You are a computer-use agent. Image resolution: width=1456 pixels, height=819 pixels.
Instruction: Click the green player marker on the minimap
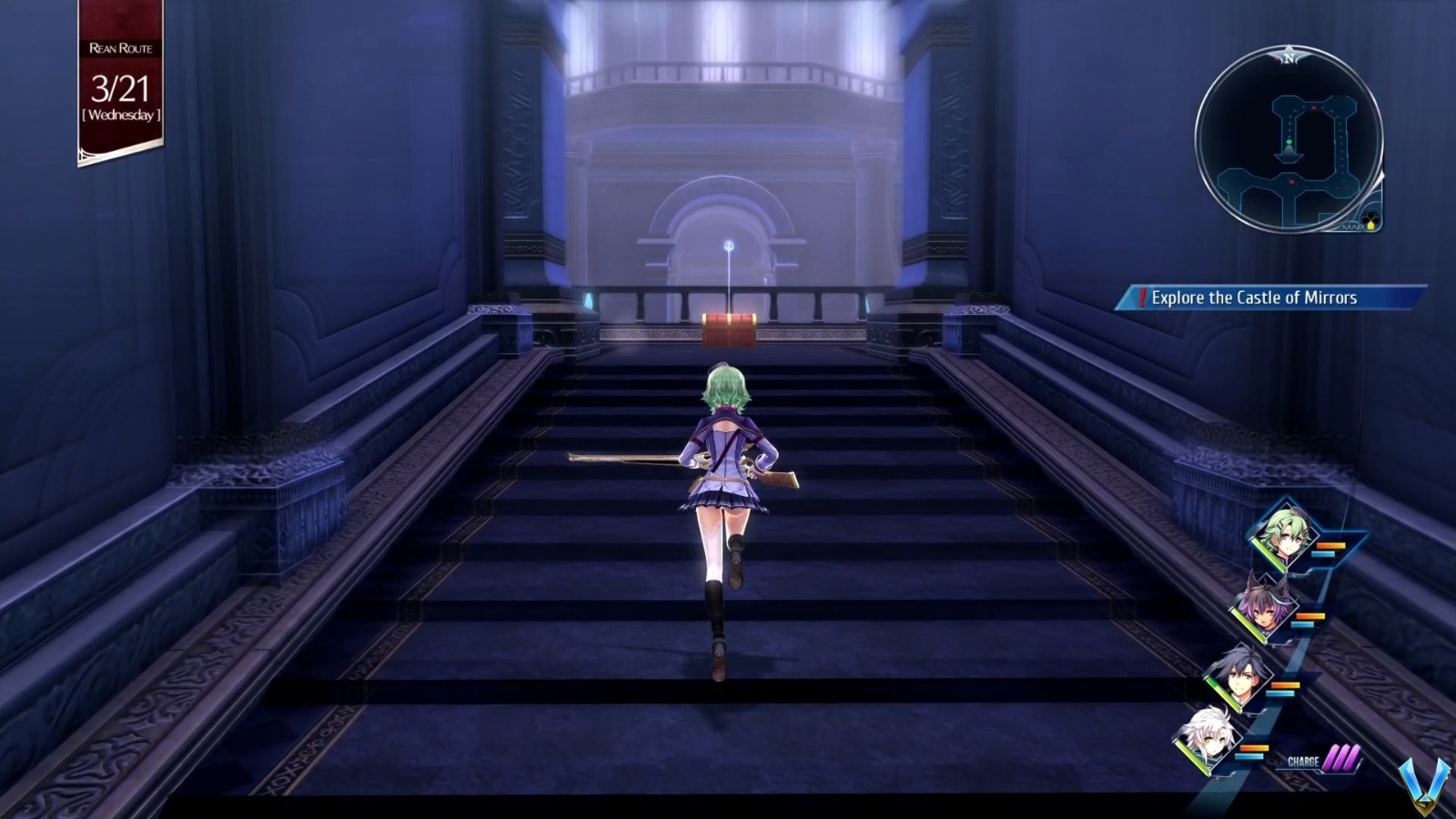[1289, 142]
